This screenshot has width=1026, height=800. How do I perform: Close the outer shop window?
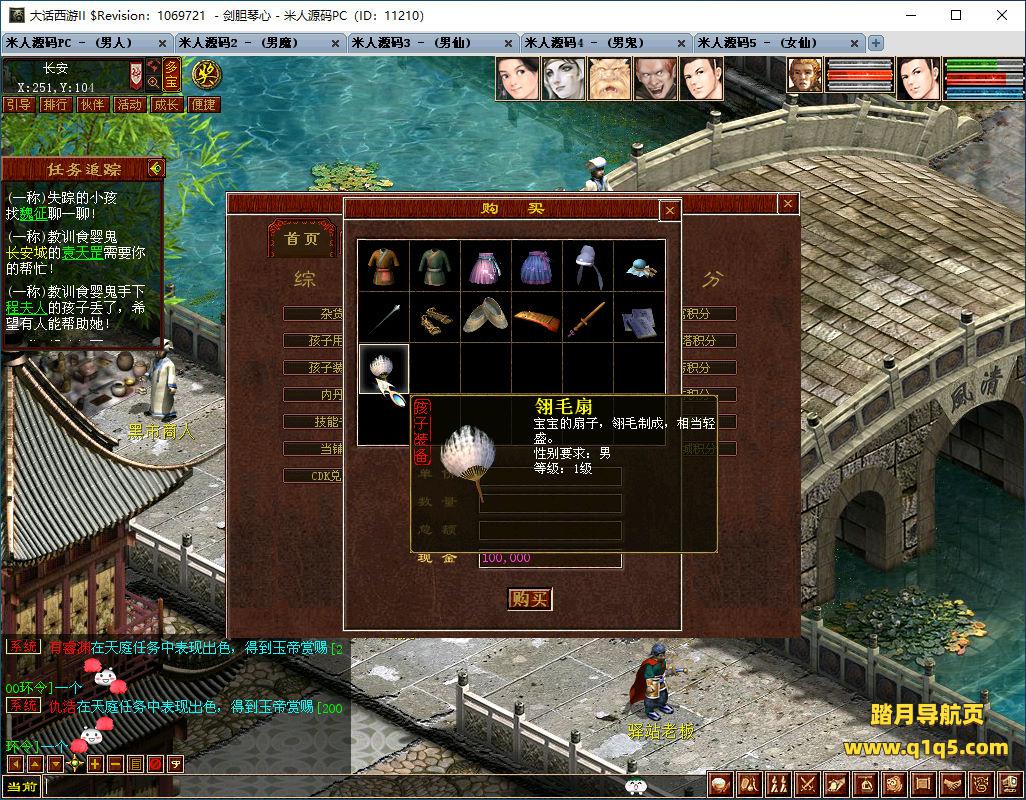click(788, 204)
